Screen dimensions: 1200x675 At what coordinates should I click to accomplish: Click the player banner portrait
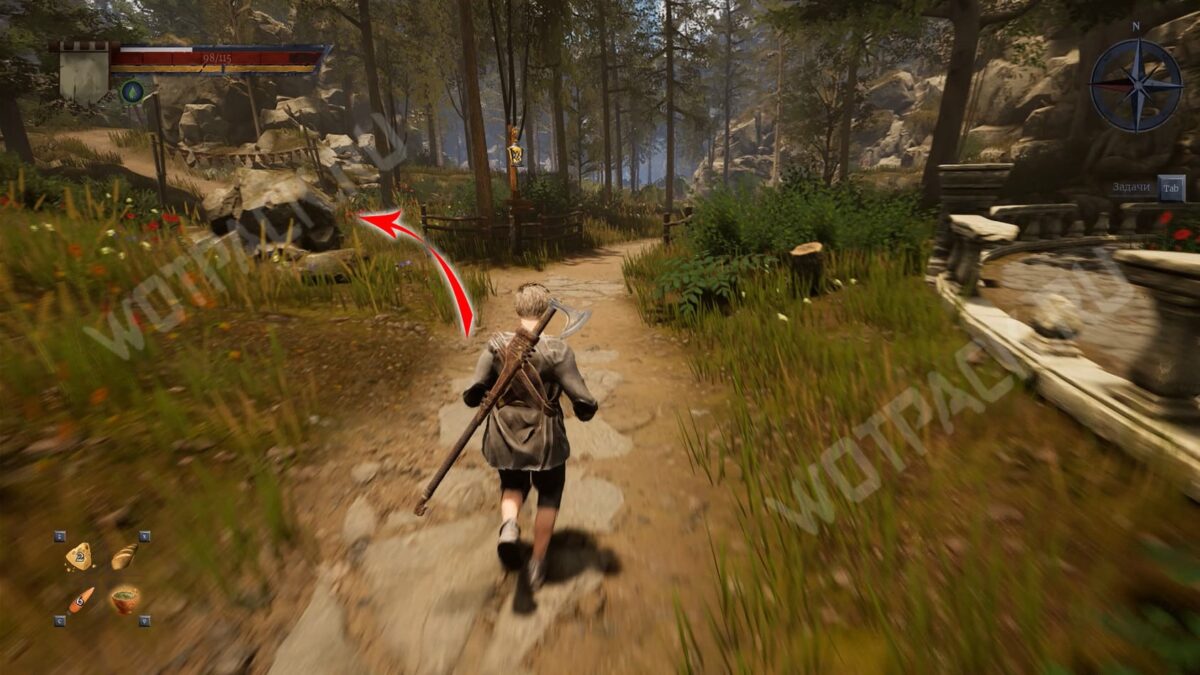(x=85, y=72)
